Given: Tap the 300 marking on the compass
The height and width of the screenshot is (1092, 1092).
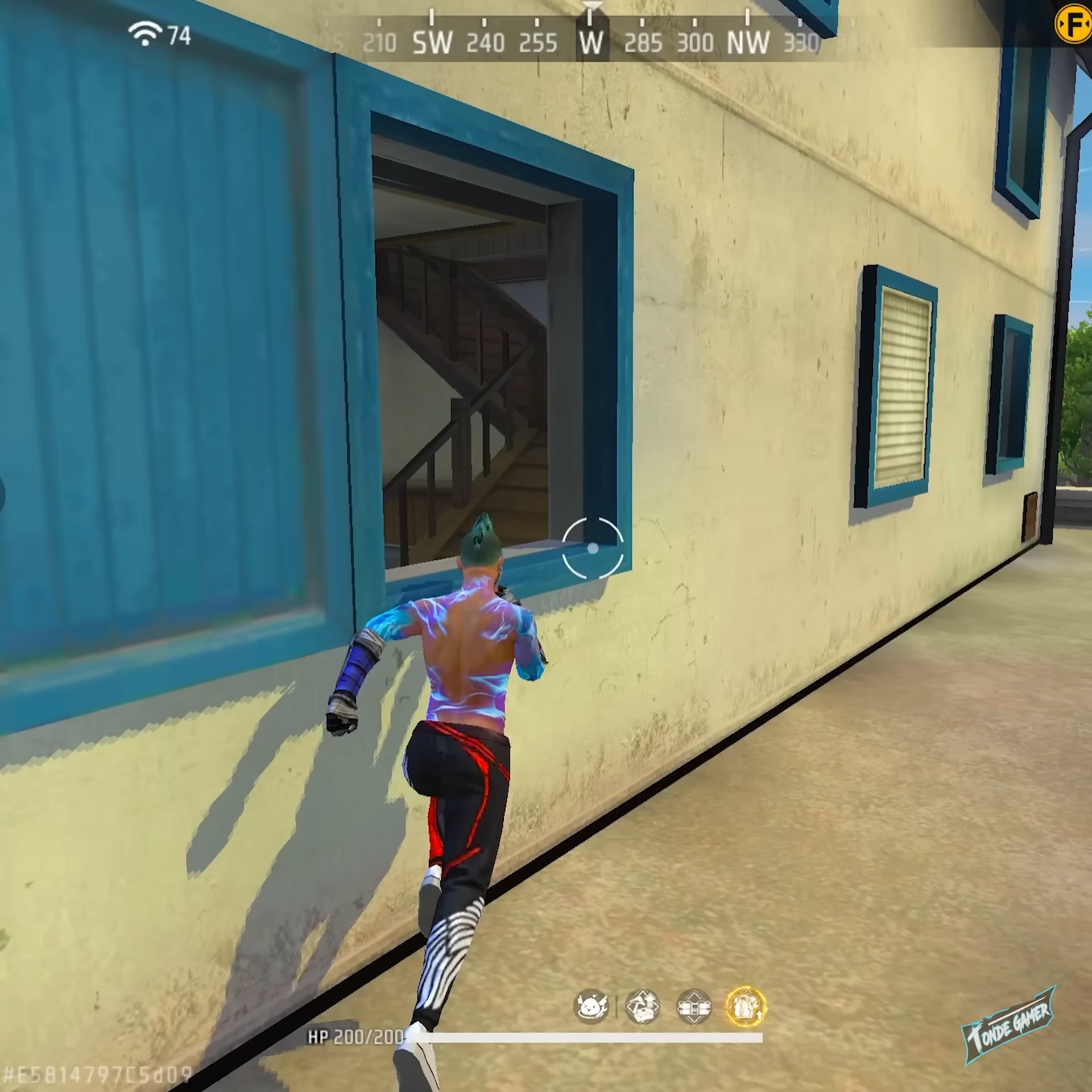Looking at the screenshot, I should click(695, 41).
